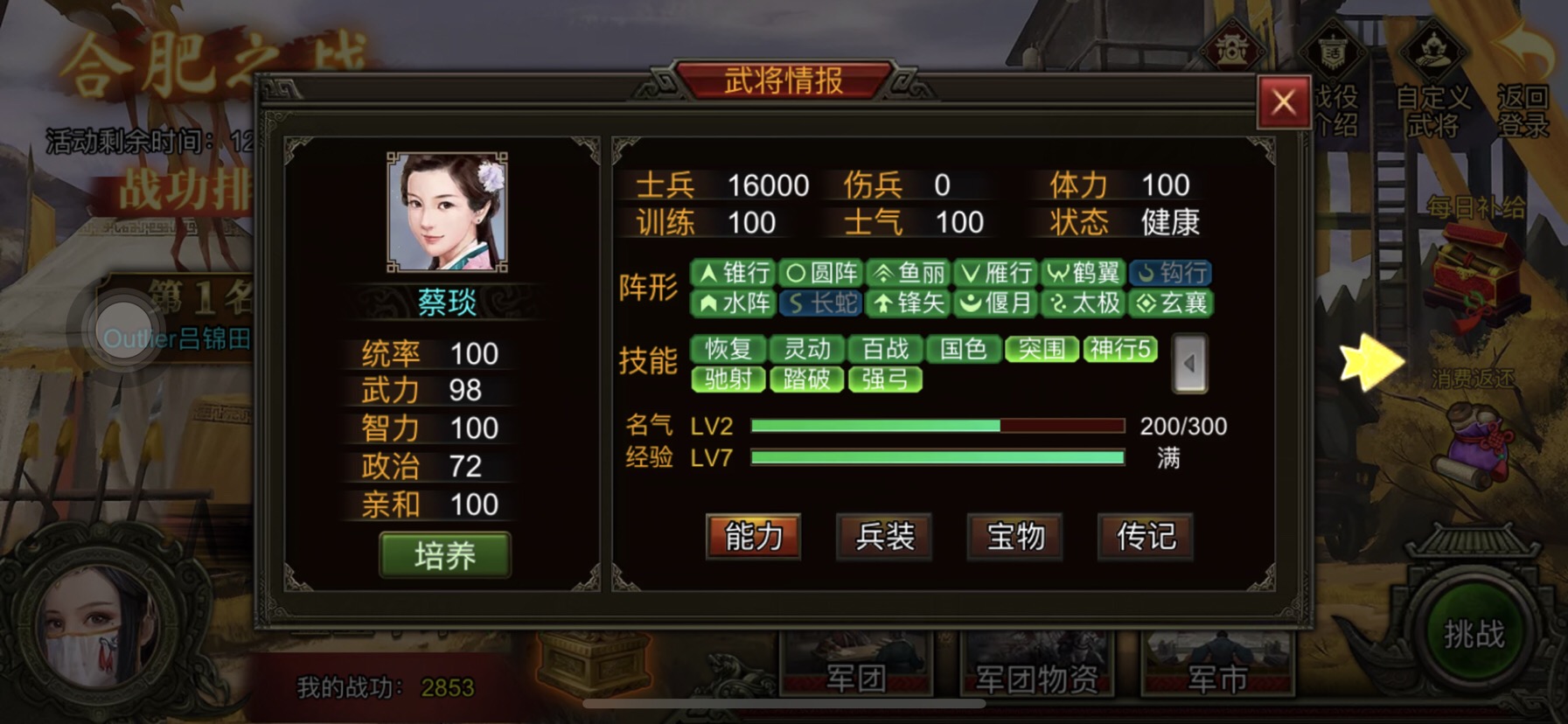Collapse the skill list with the arrow button
The height and width of the screenshot is (724, 1568).
click(x=1189, y=362)
